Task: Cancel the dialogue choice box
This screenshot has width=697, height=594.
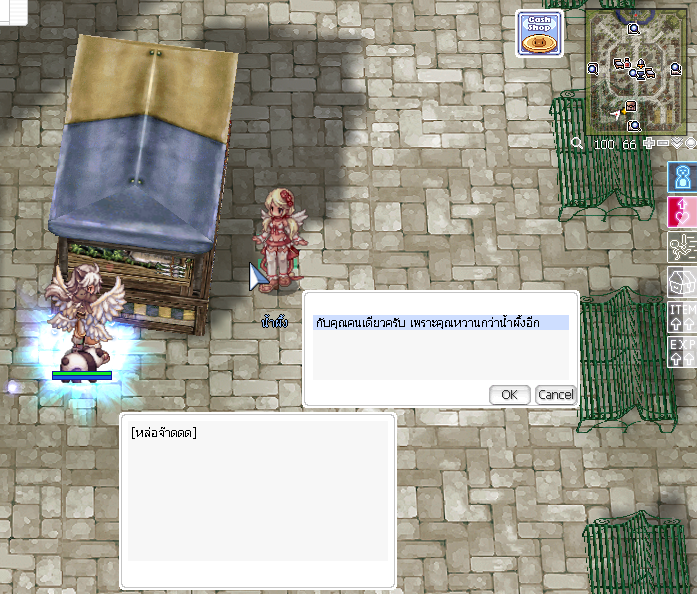Action: point(555,394)
